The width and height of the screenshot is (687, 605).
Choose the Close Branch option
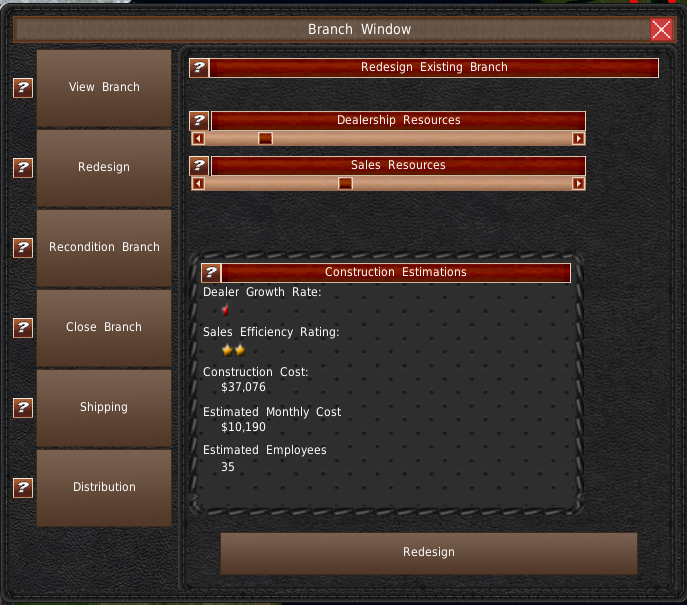tap(104, 328)
